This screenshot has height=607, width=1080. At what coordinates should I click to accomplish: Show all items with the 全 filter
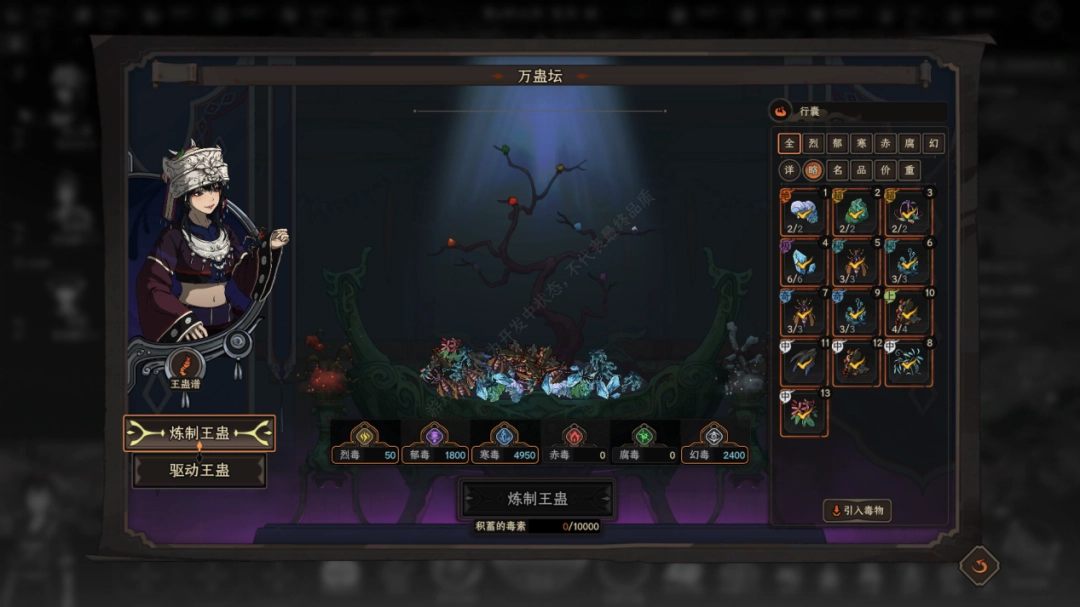click(790, 143)
